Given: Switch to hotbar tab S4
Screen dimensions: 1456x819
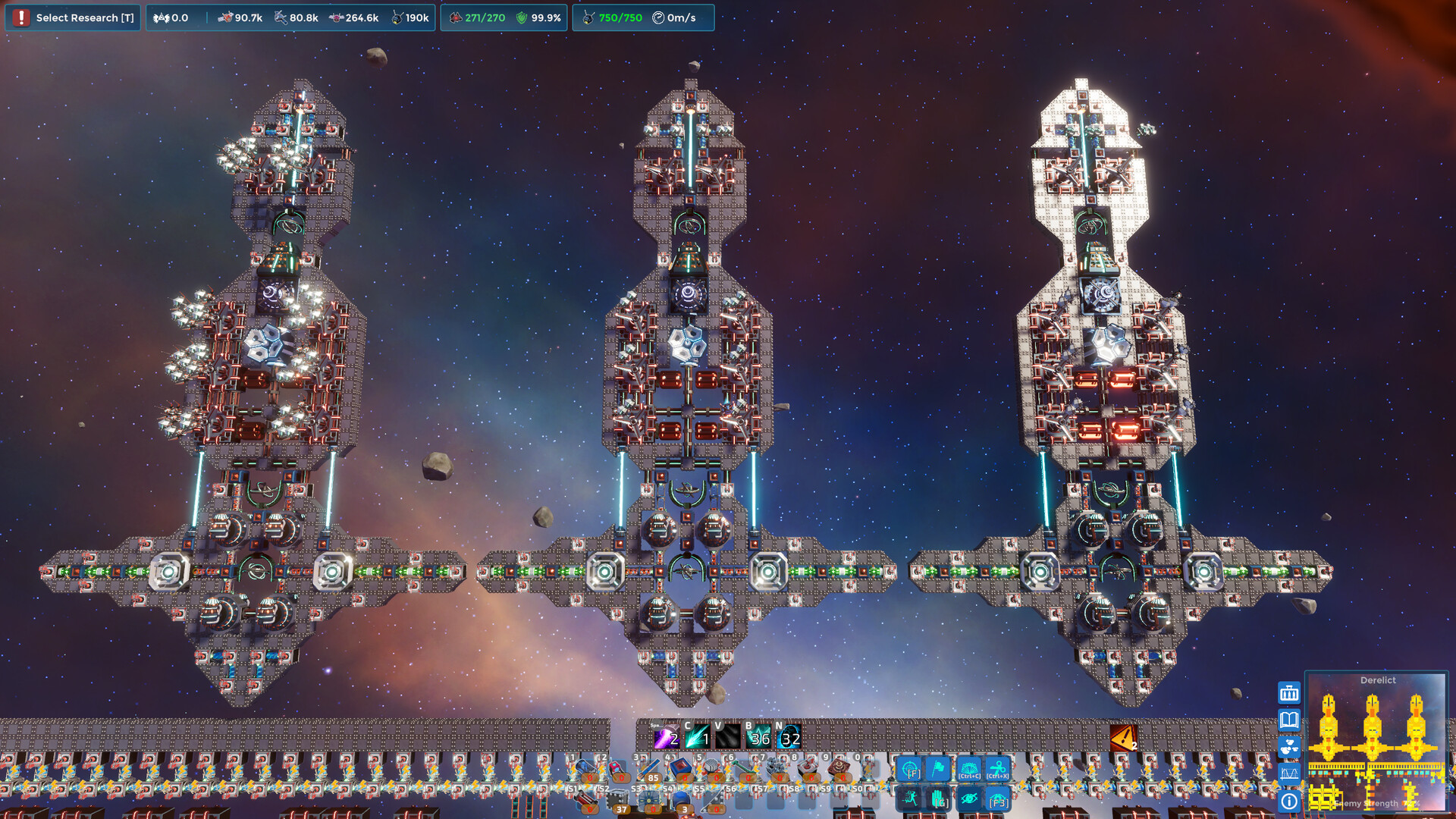Looking at the screenshot, I should coord(668,789).
